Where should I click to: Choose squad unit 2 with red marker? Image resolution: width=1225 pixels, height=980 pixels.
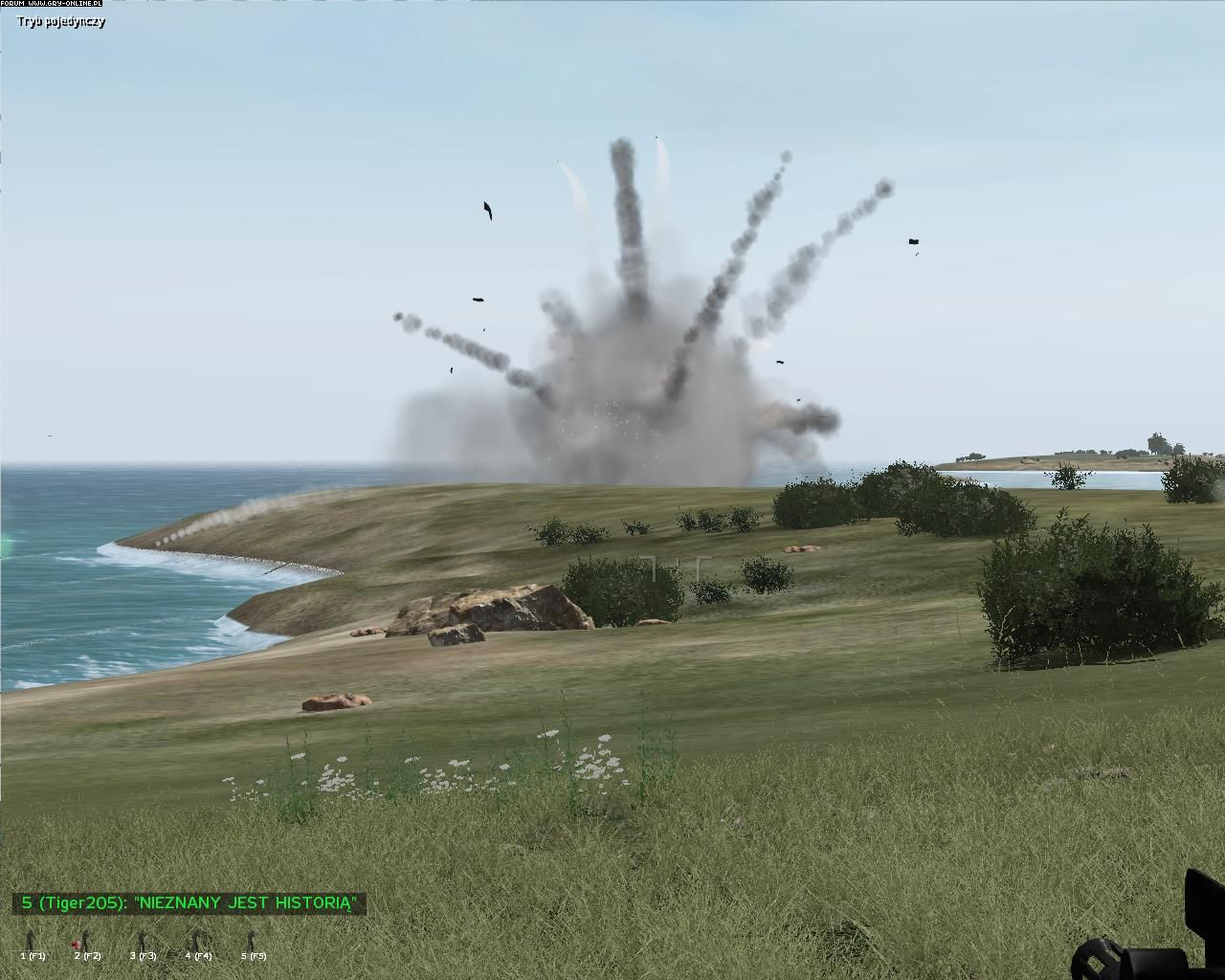coord(85,942)
